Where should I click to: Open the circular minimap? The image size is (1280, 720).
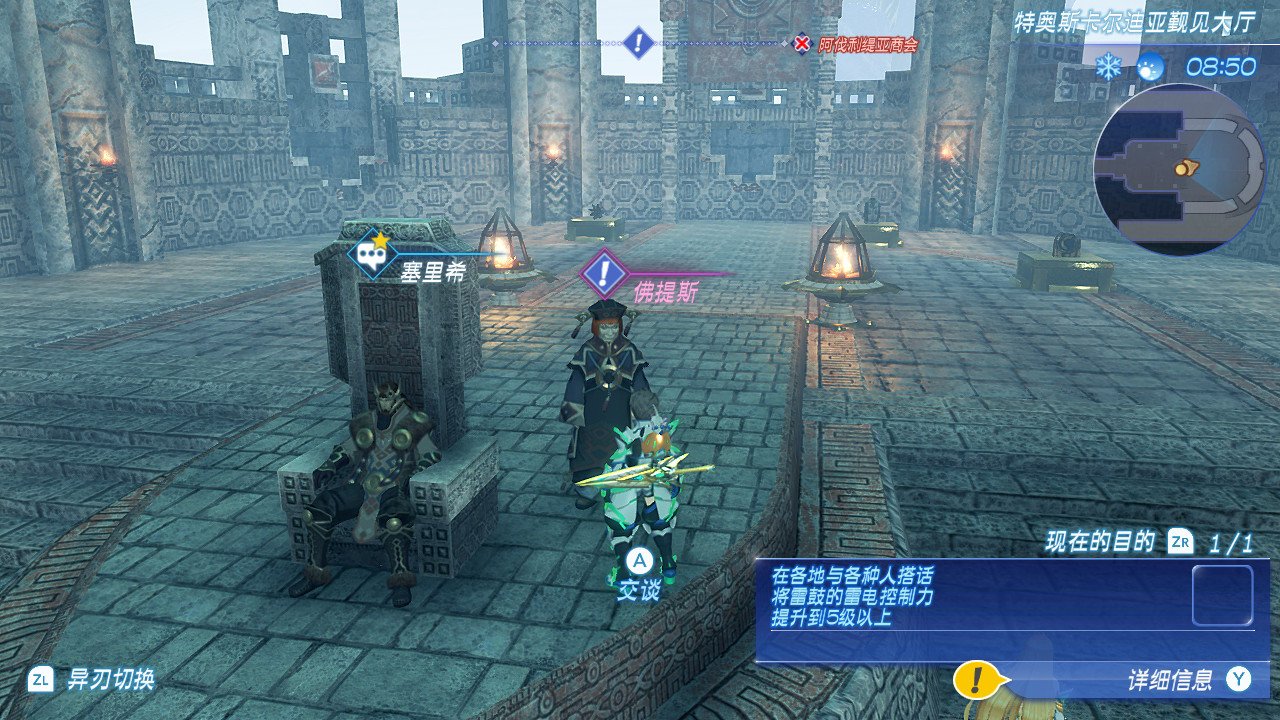1180,169
